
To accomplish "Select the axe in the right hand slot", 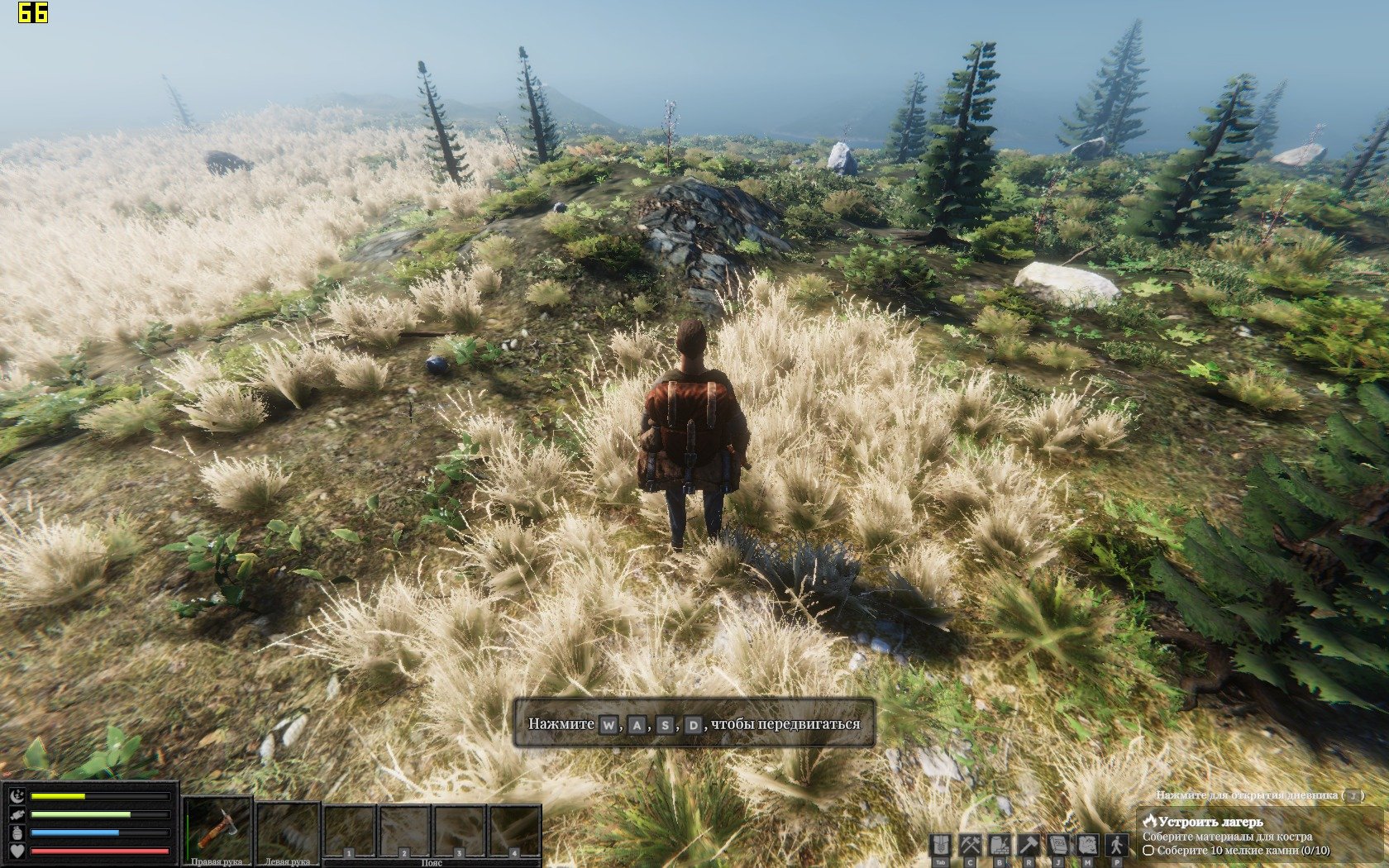I will click(x=217, y=829).
